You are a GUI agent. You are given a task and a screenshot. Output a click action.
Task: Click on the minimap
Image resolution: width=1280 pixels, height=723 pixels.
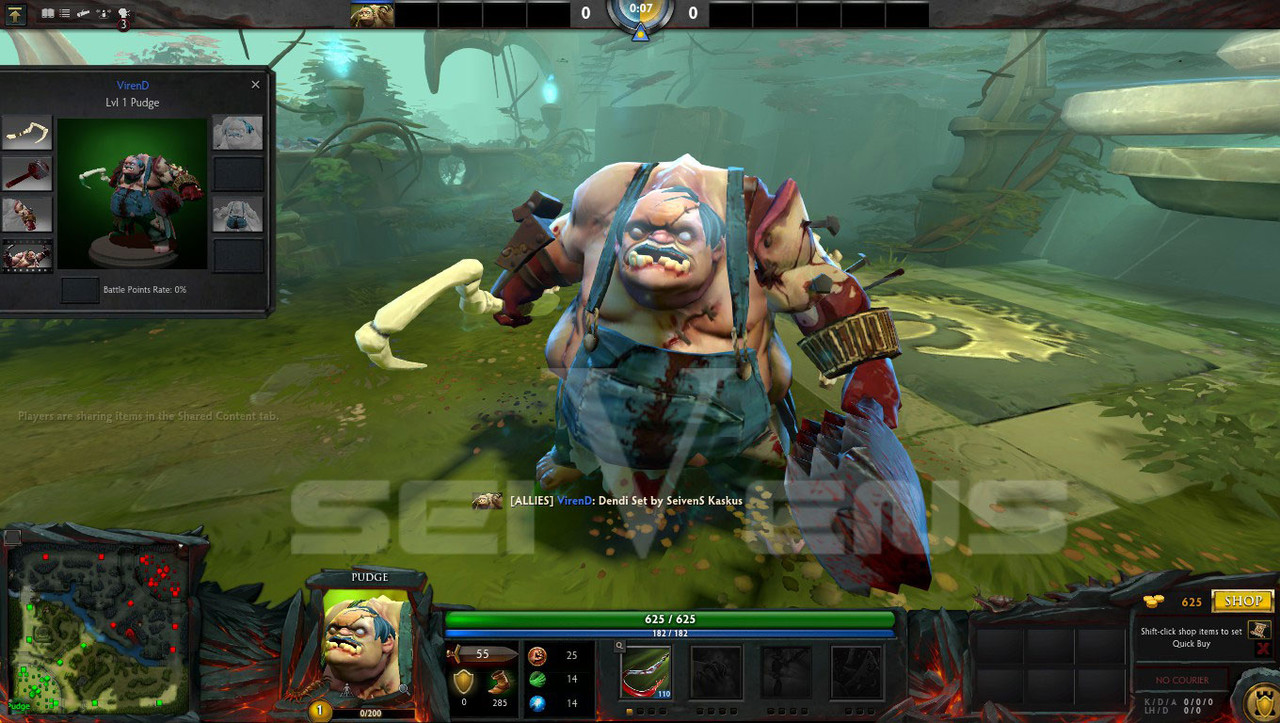click(x=98, y=627)
